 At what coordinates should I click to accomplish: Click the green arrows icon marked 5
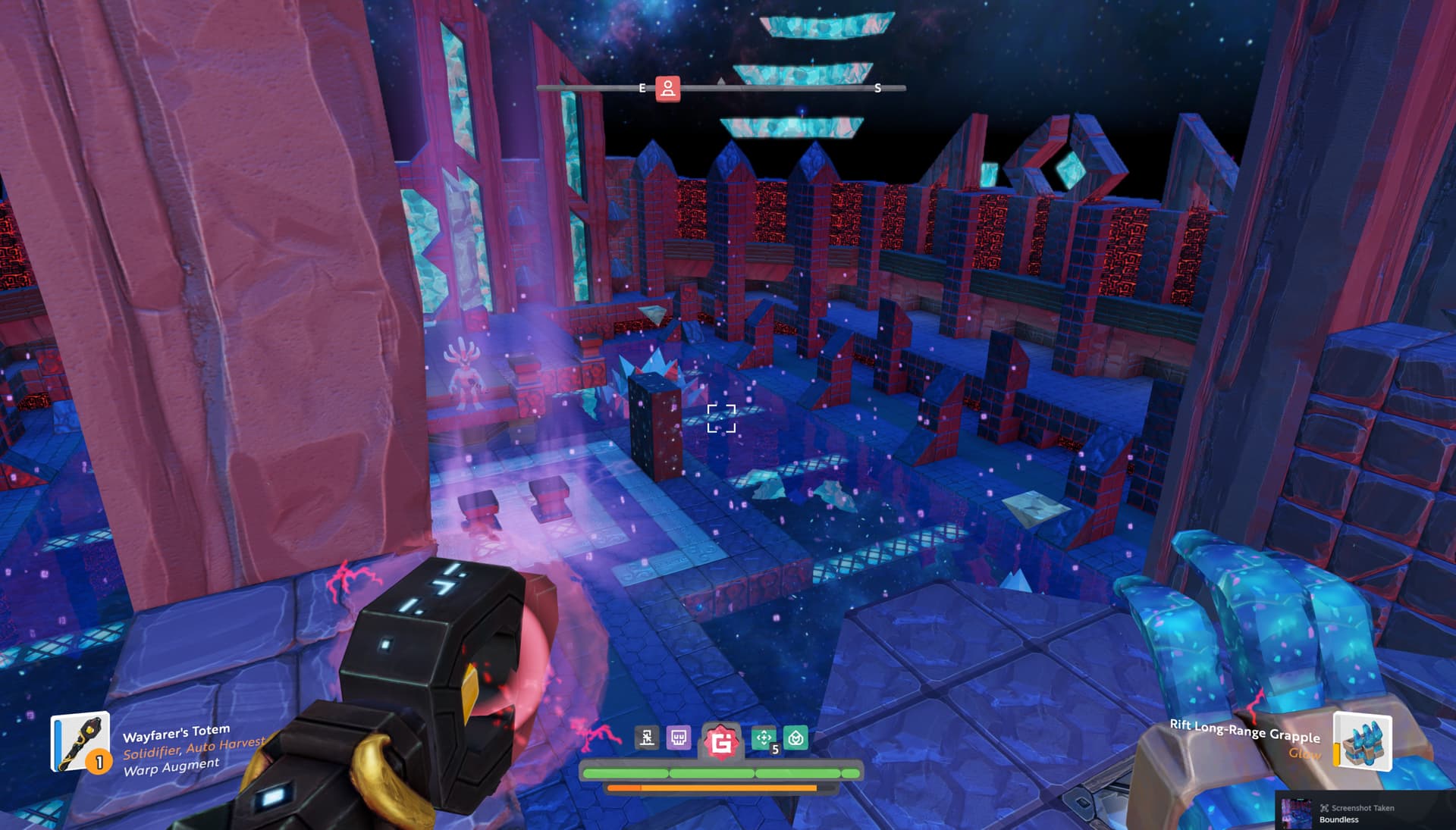pyautogui.click(x=764, y=738)
